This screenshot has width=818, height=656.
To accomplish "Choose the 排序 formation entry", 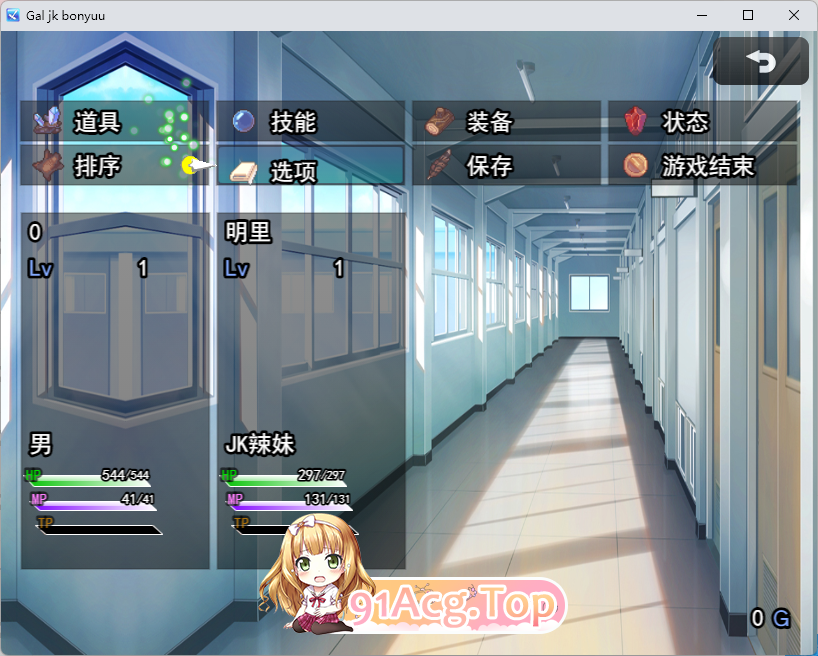I will pos(114,166).
